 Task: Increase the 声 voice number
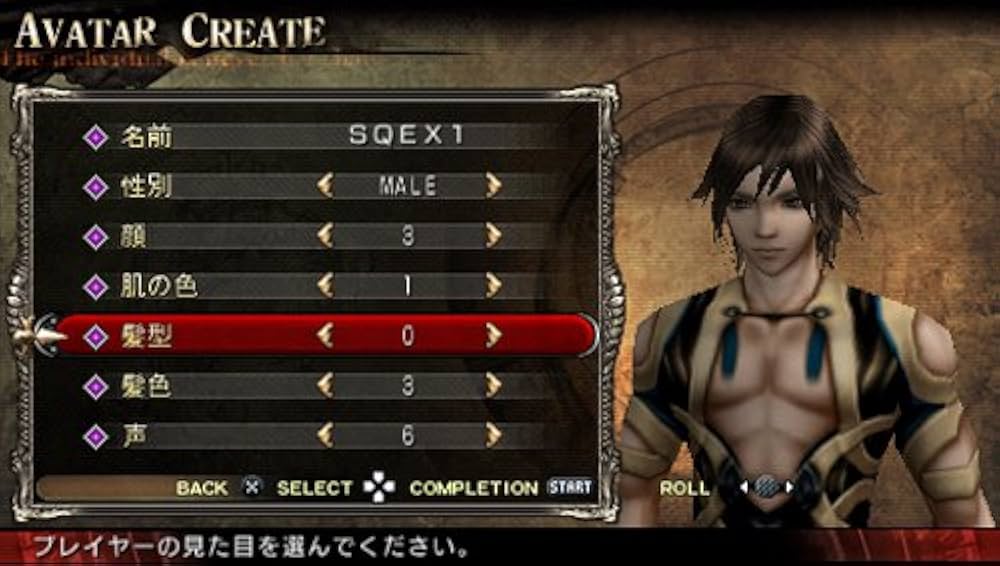pos(492,436)
